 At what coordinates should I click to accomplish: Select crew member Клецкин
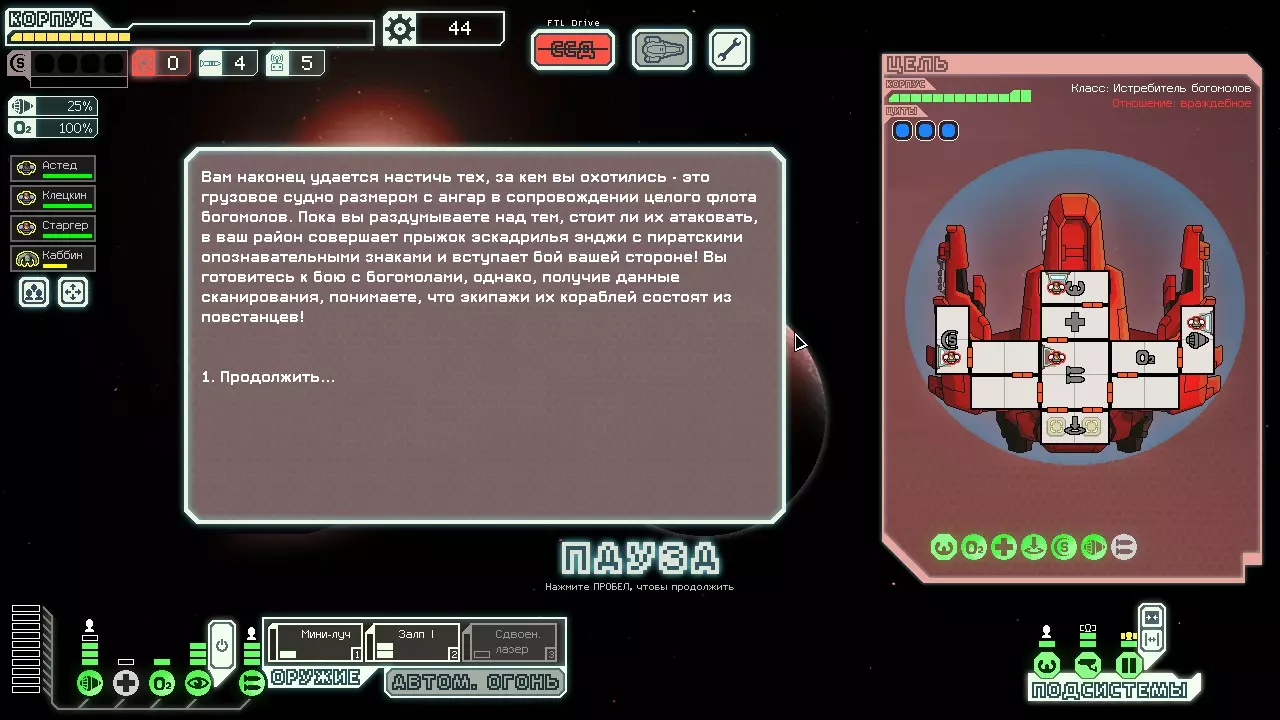point(55,197)
